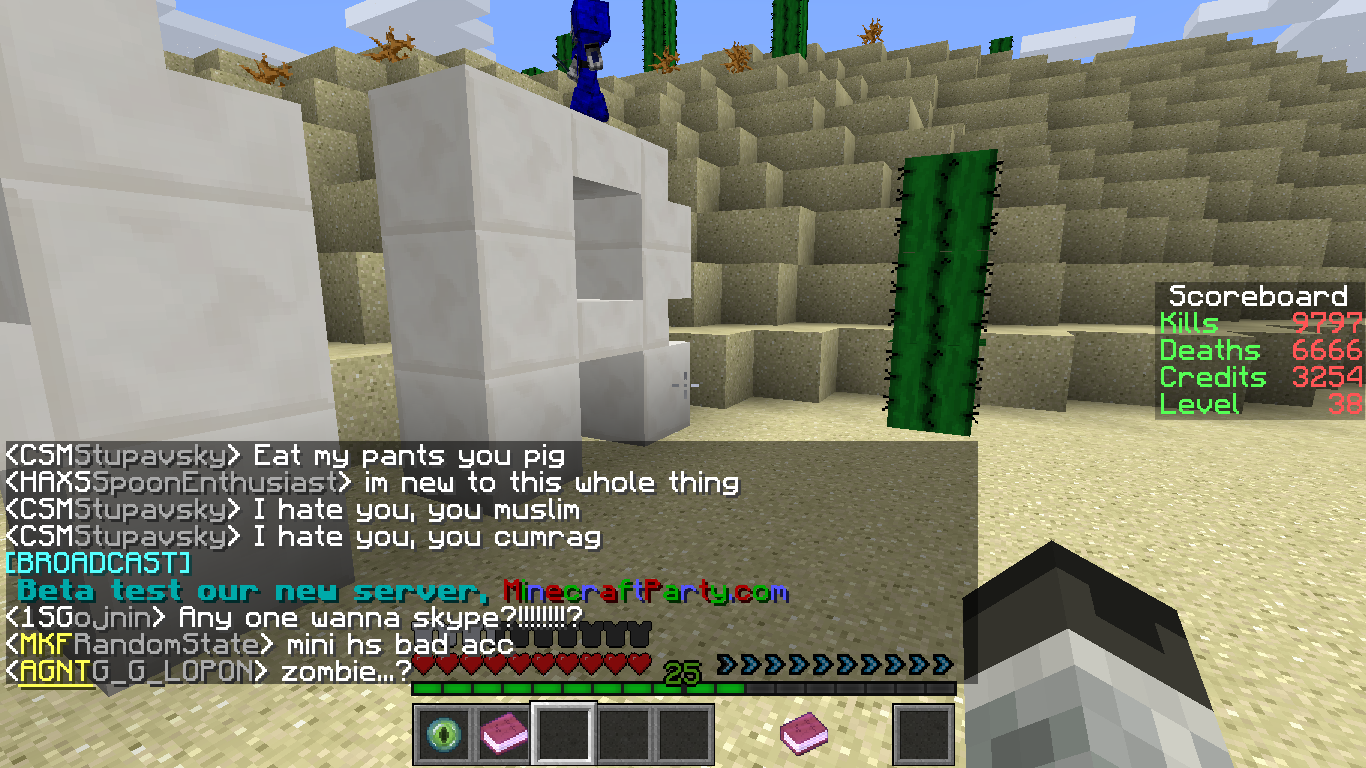Screen dimensions: 1366x768
Task: Click the highlighted selected empty hotbar slot
Action: (x=564, y=734)
